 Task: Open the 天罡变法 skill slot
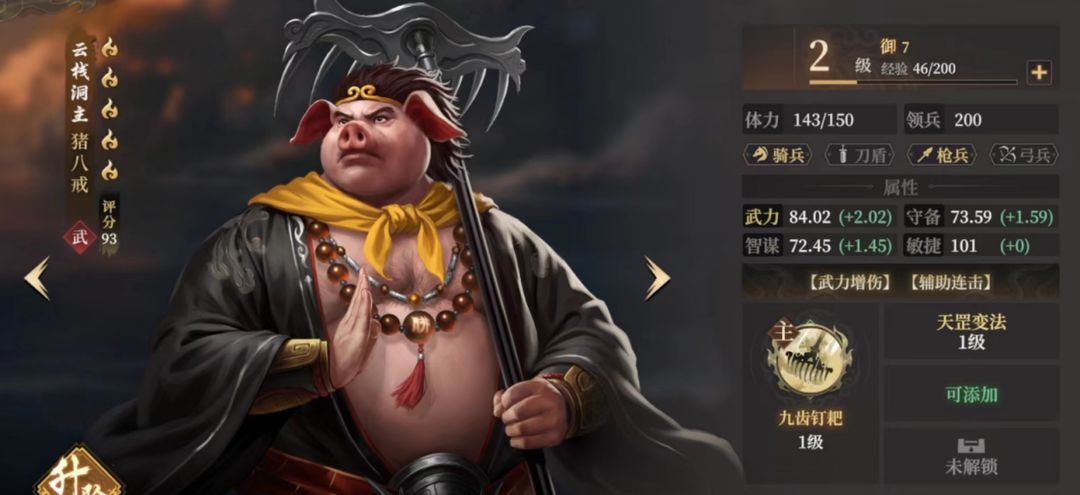[x=970, y=331]
